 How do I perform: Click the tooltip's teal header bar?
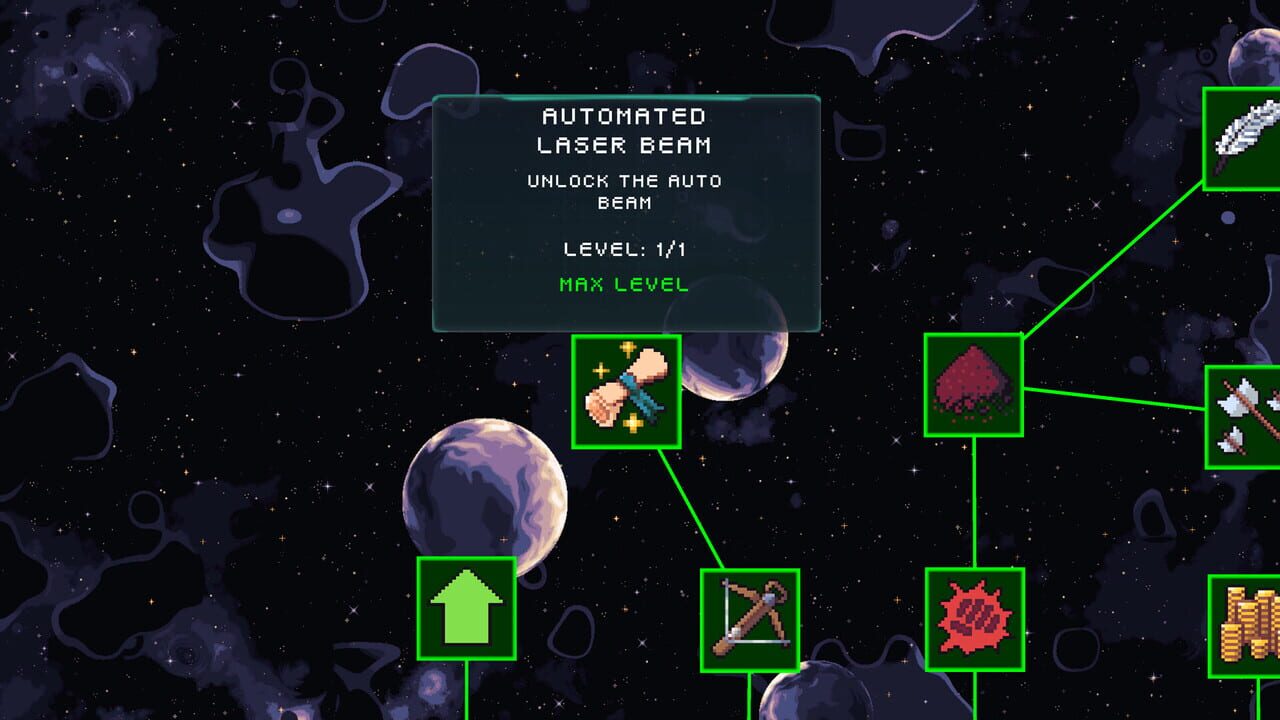623,98
